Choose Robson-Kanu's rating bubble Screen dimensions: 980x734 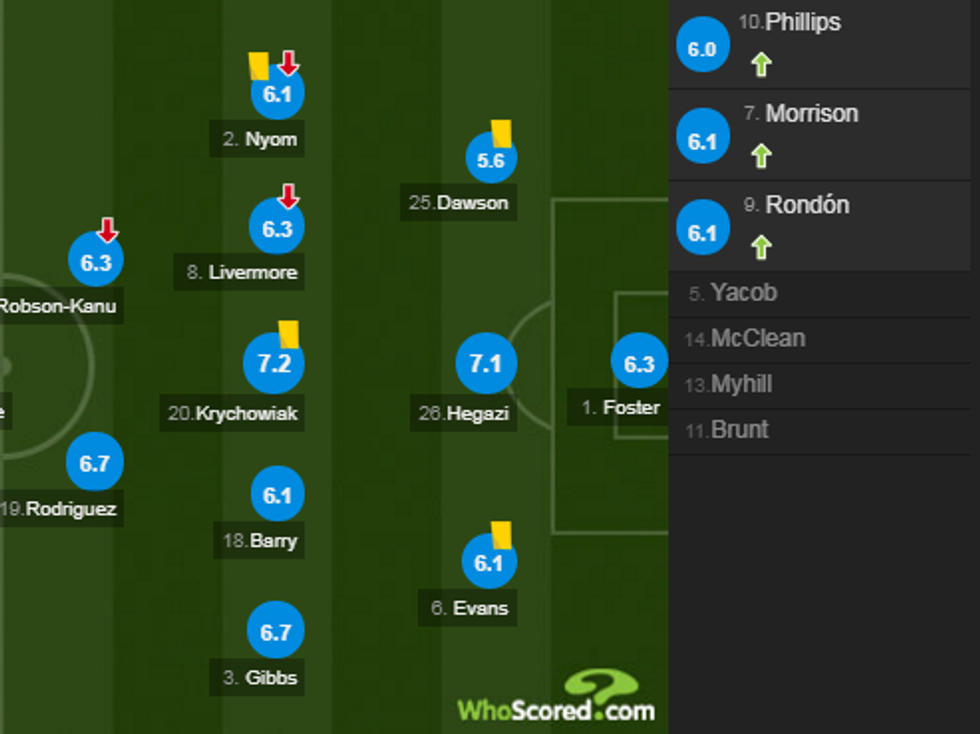click(x=96, y=263)
